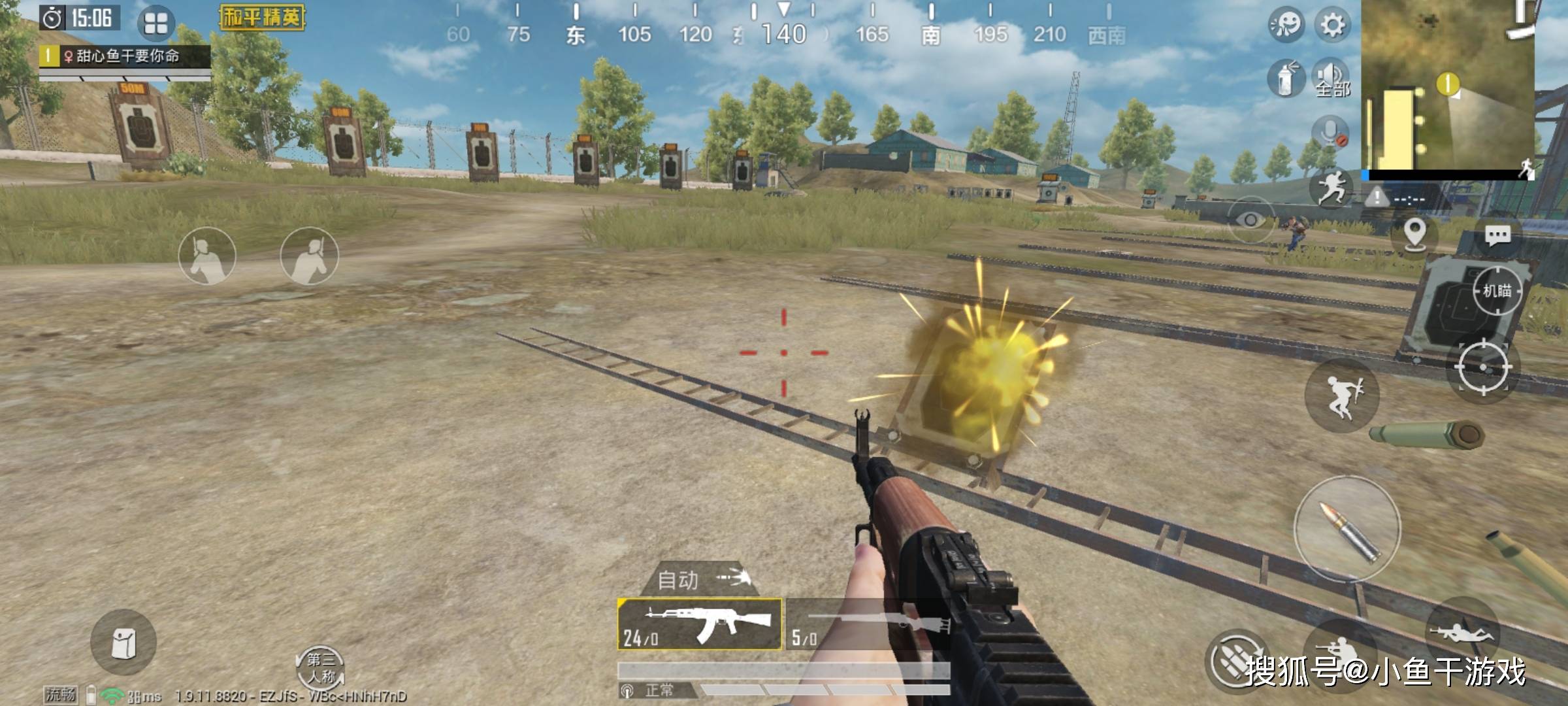Activate the eye free-look button

(1250, 220)
